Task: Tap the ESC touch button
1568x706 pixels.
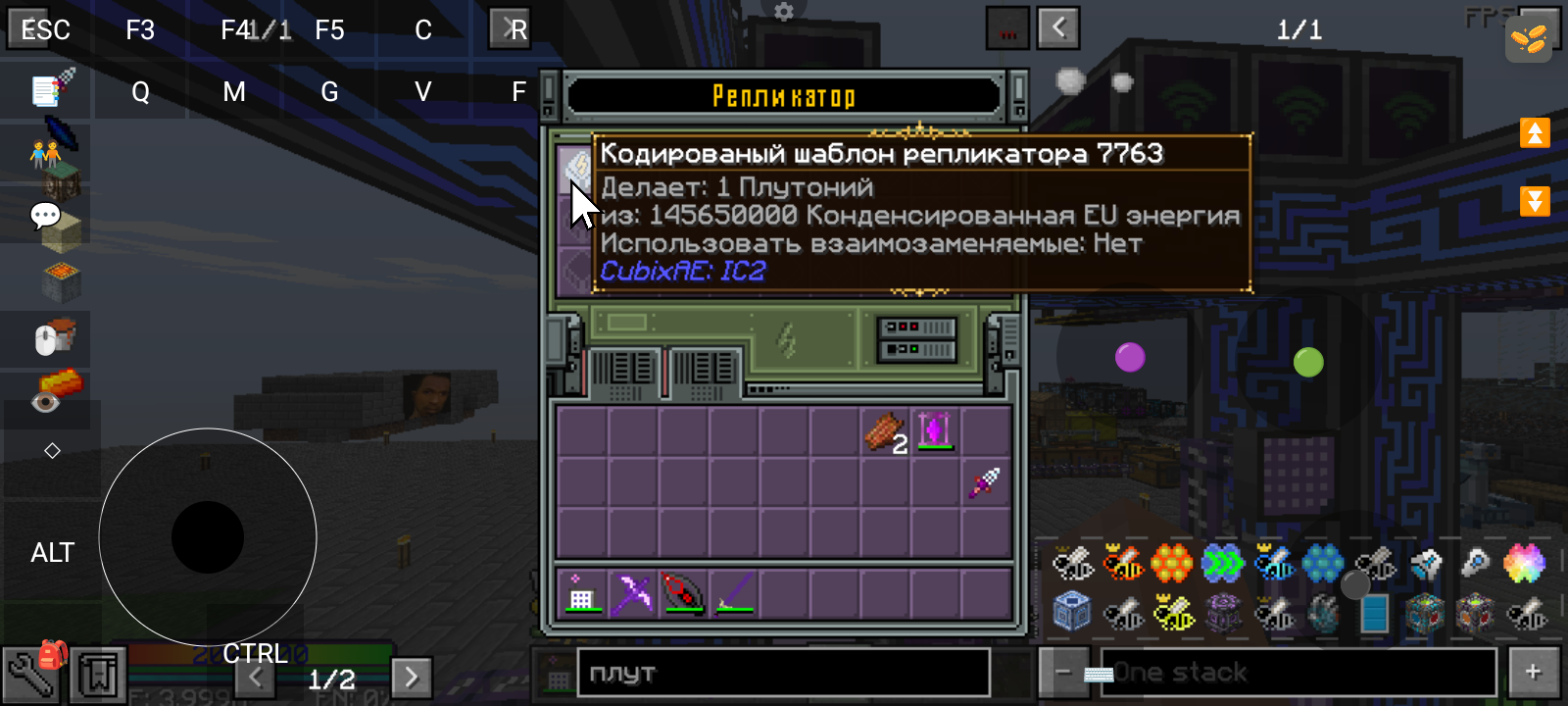Action: (45, 29)
